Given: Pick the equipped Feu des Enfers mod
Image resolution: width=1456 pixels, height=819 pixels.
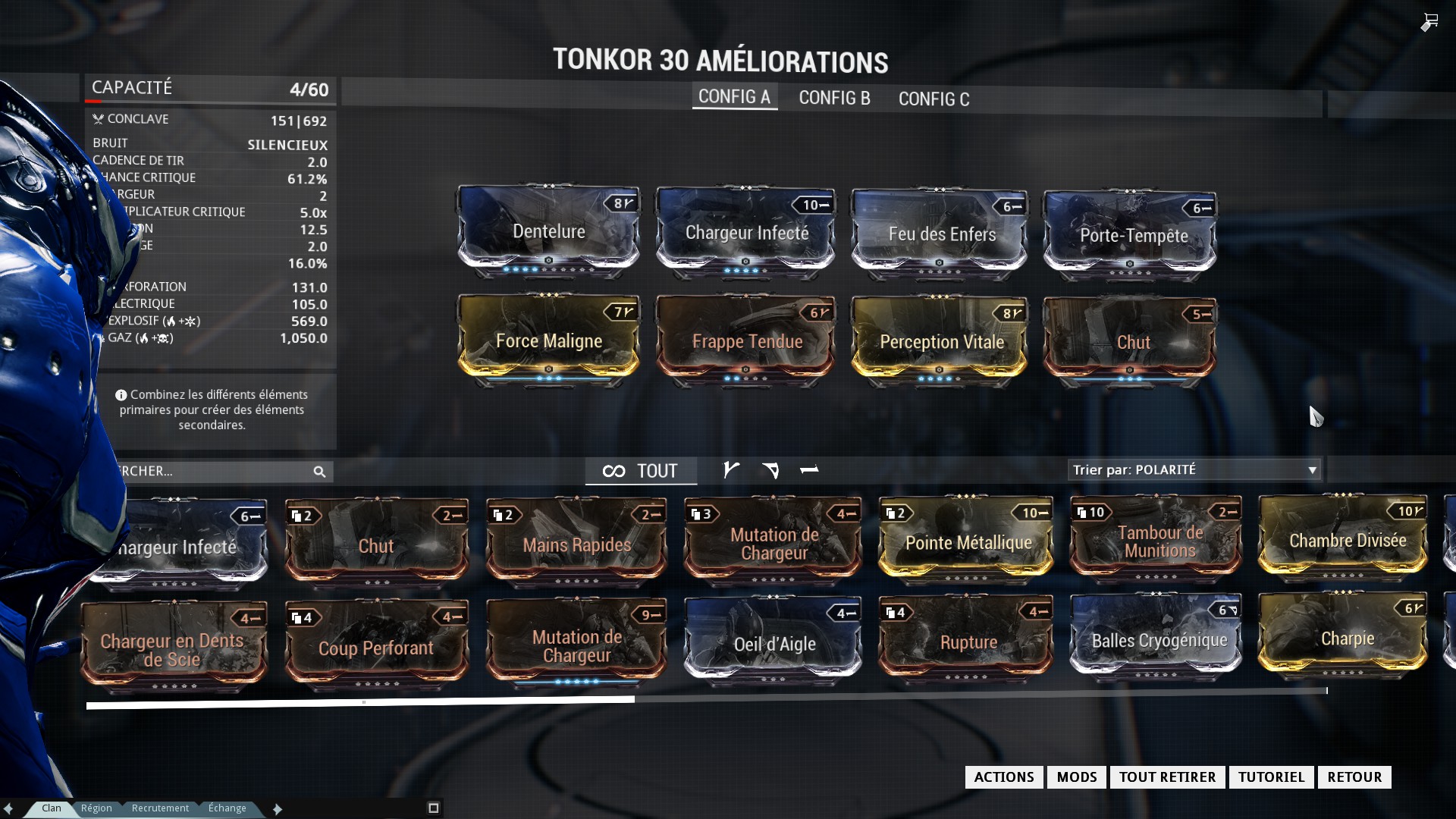Looking at the screenshot, I should [x=941, y=234].
